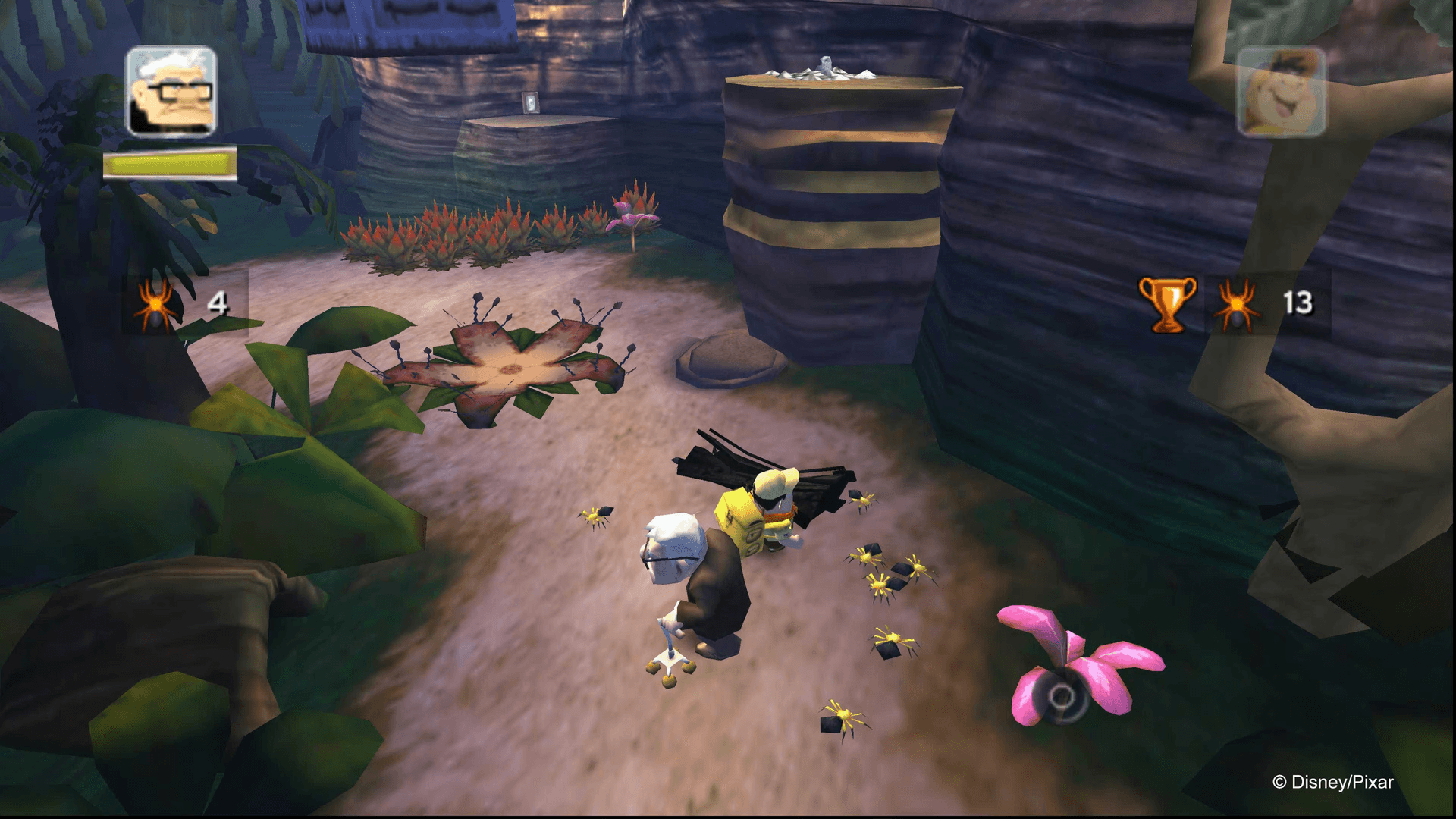This screenshot has width=1456, height=819.
Task: Click the gold trophy goal icon
Action: click(x=1167, y=304)
